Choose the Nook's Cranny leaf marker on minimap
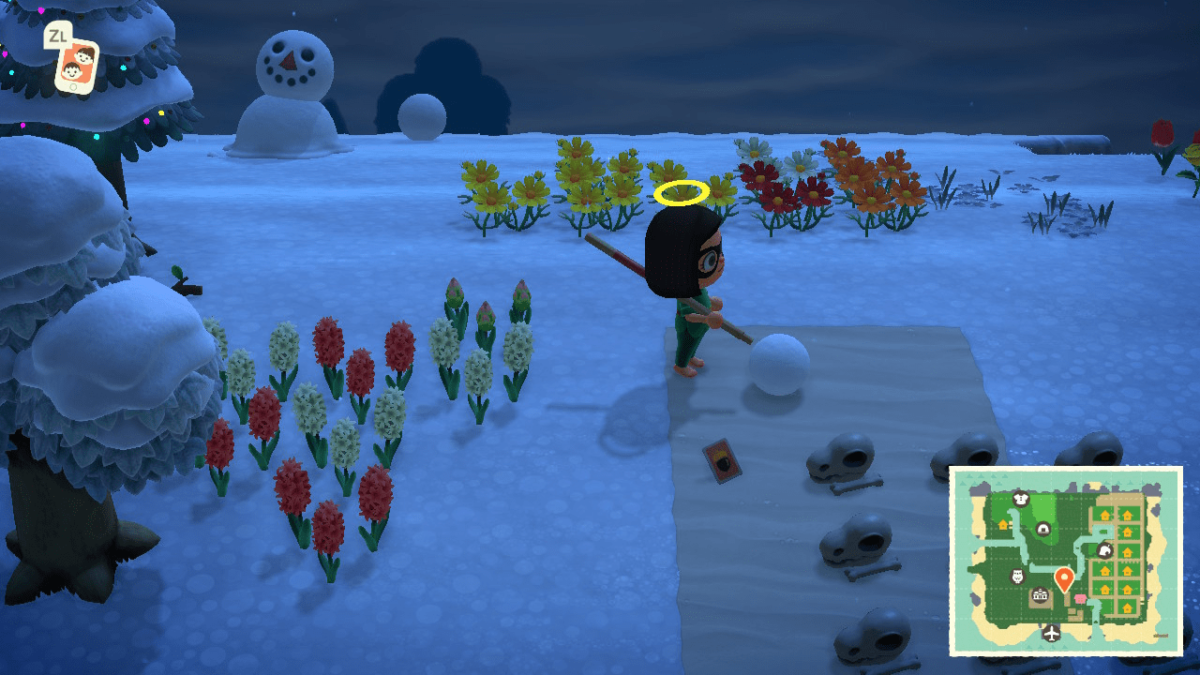 pos(1105,550)
